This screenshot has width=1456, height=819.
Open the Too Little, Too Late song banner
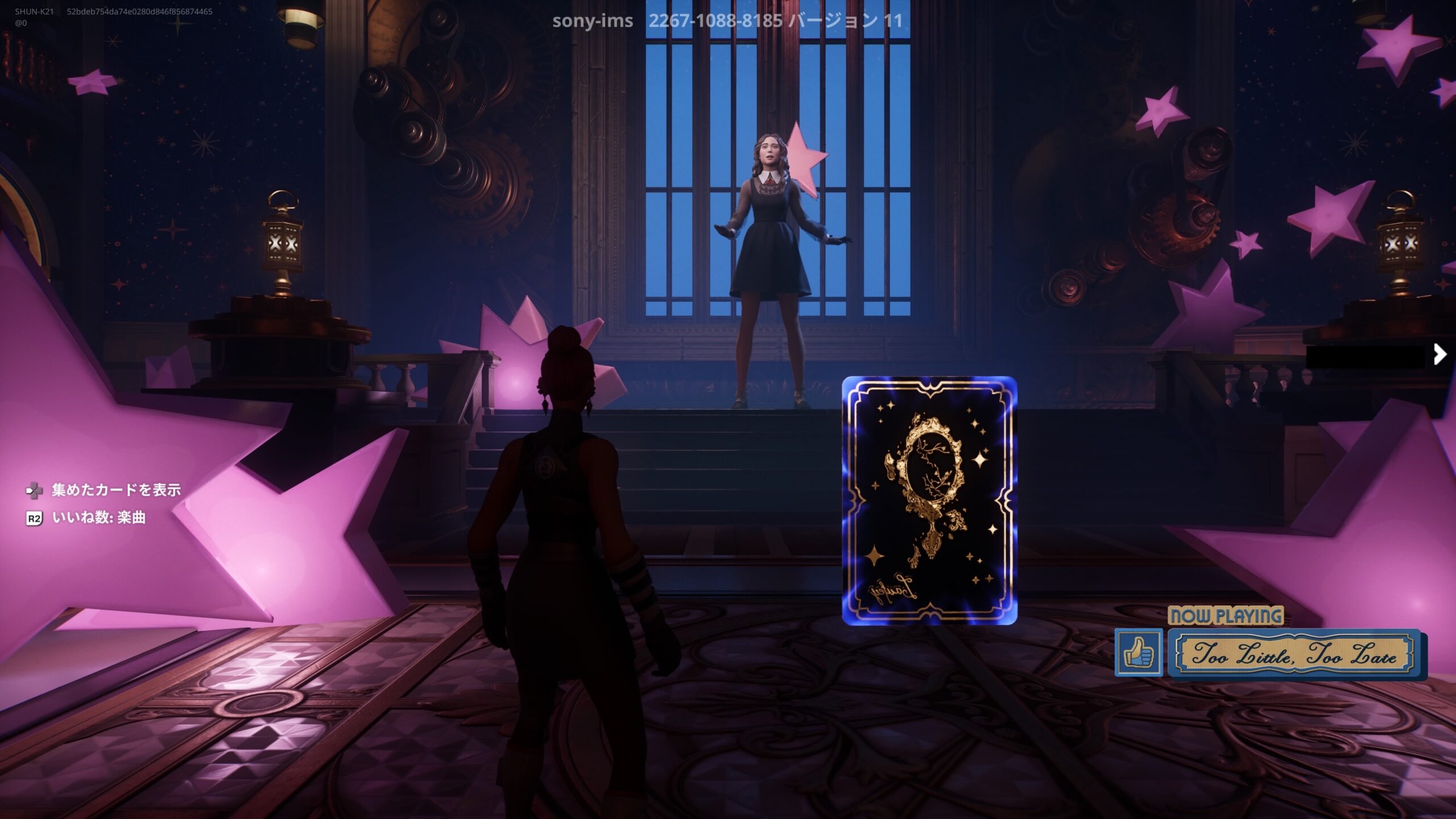[1294, 654]
